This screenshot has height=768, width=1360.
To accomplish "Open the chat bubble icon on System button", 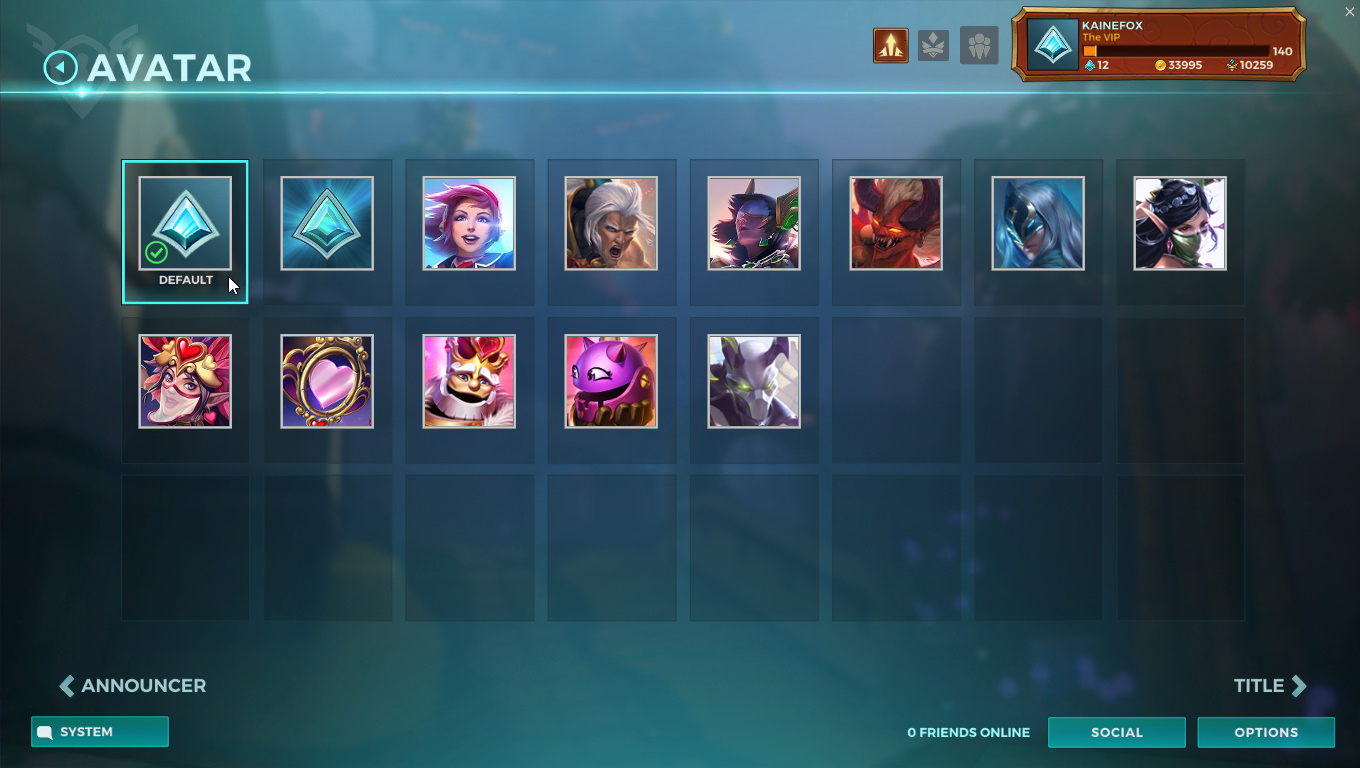I will coord(44,732).
